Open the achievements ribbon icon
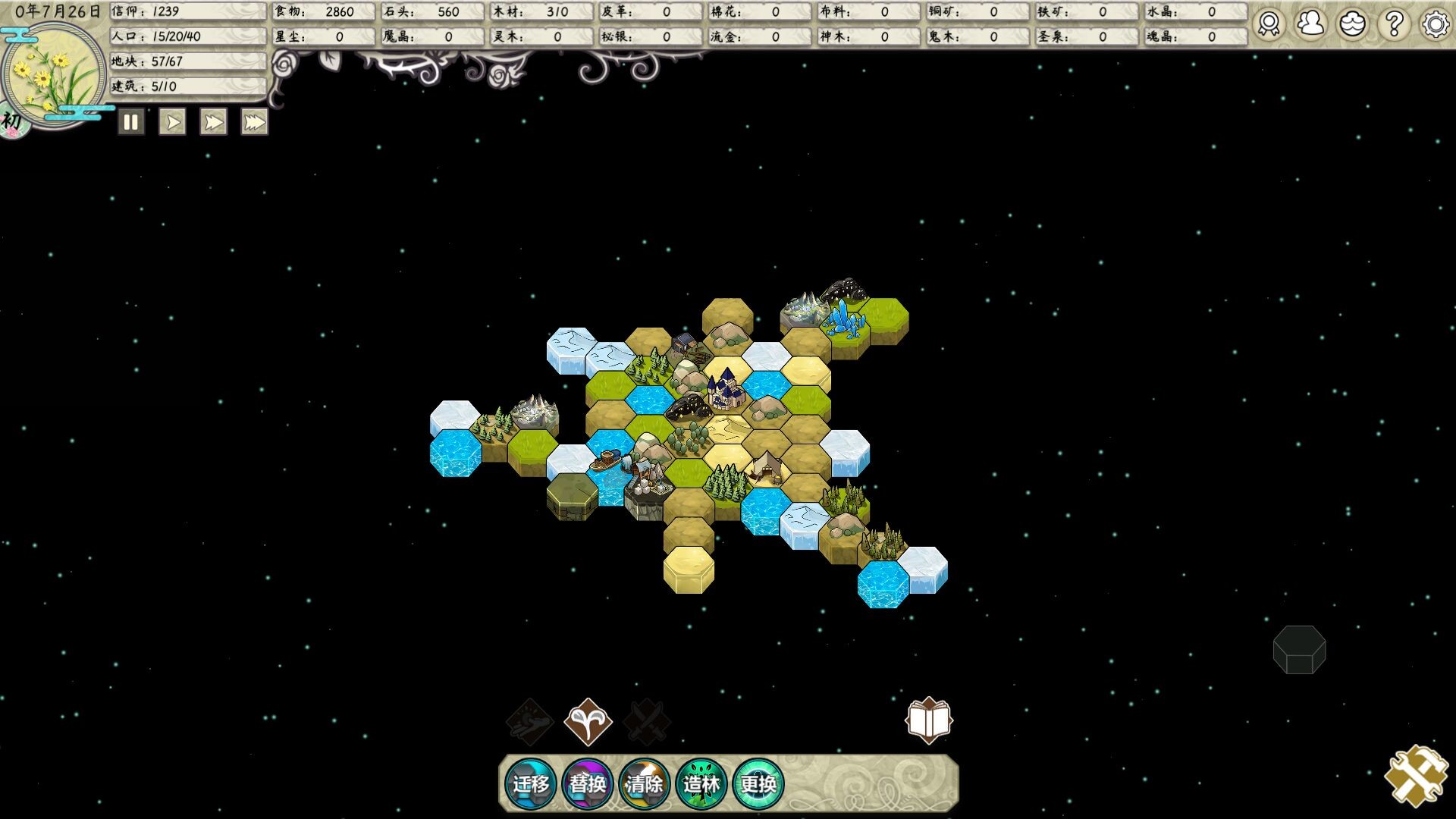This screenshot has width=1456, height=819. point(1269,24)
